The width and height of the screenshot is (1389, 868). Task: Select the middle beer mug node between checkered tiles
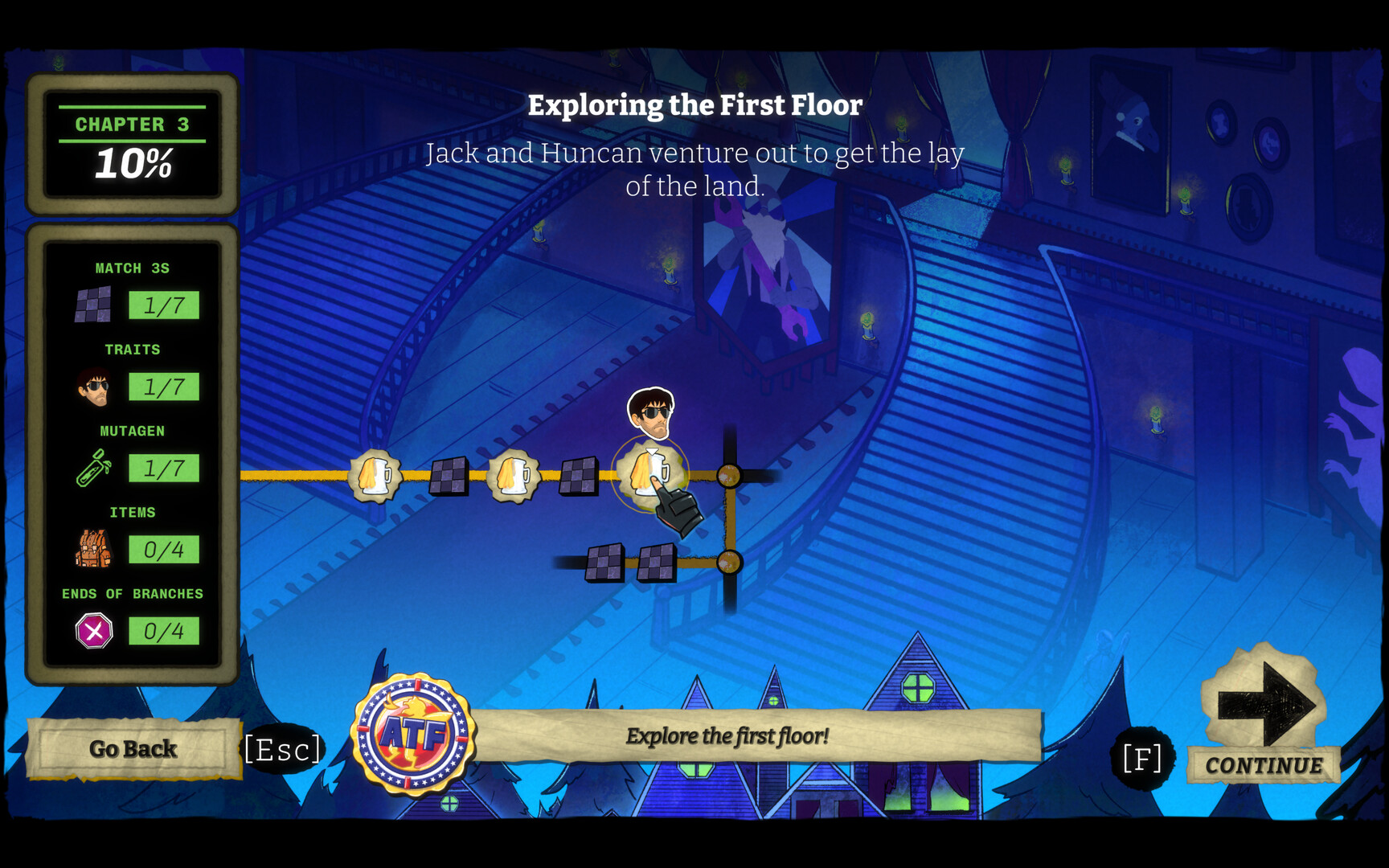tap(513, 476)
